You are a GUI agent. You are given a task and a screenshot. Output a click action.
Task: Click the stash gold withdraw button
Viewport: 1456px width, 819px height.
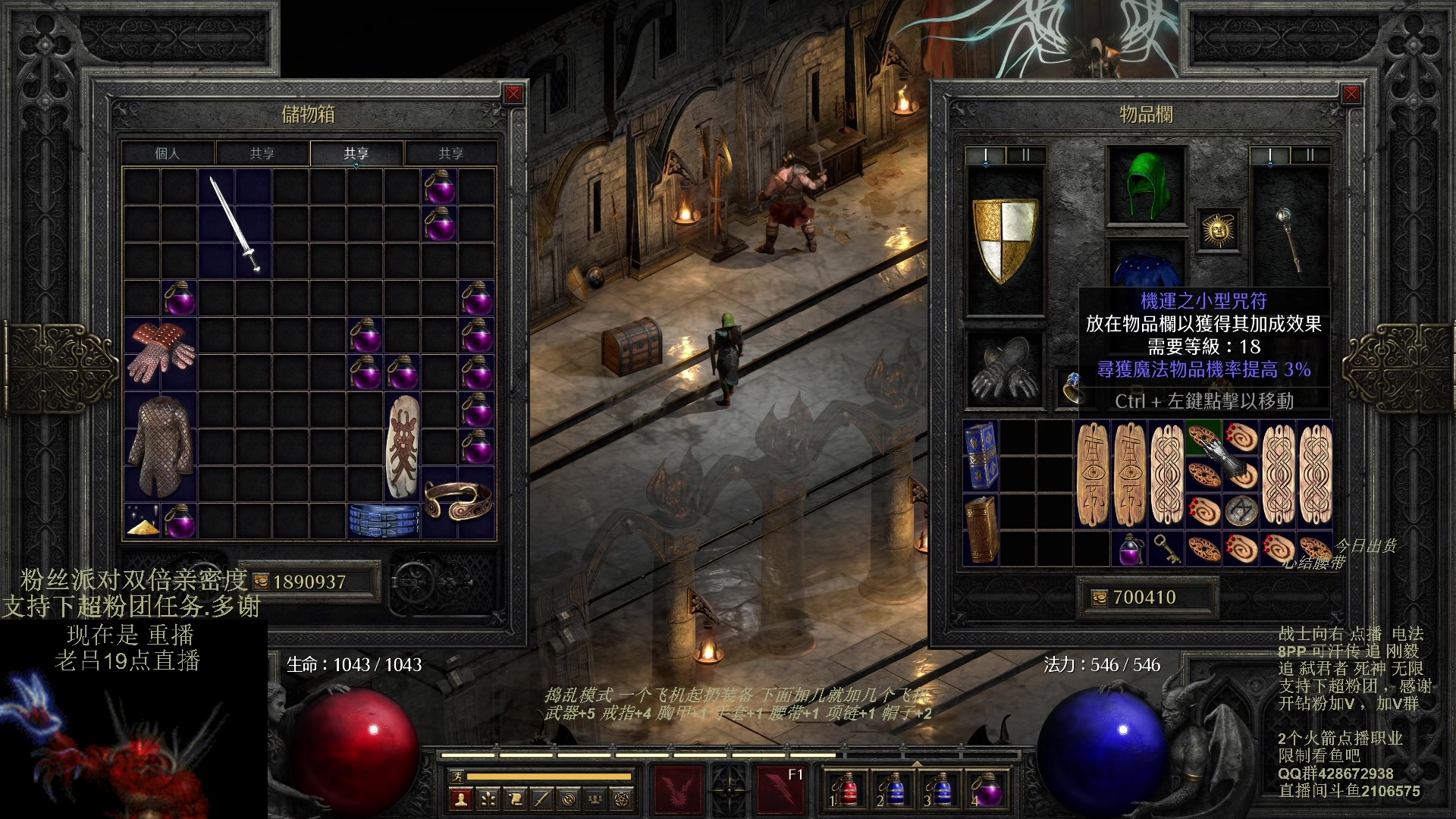tap(261, 582)
